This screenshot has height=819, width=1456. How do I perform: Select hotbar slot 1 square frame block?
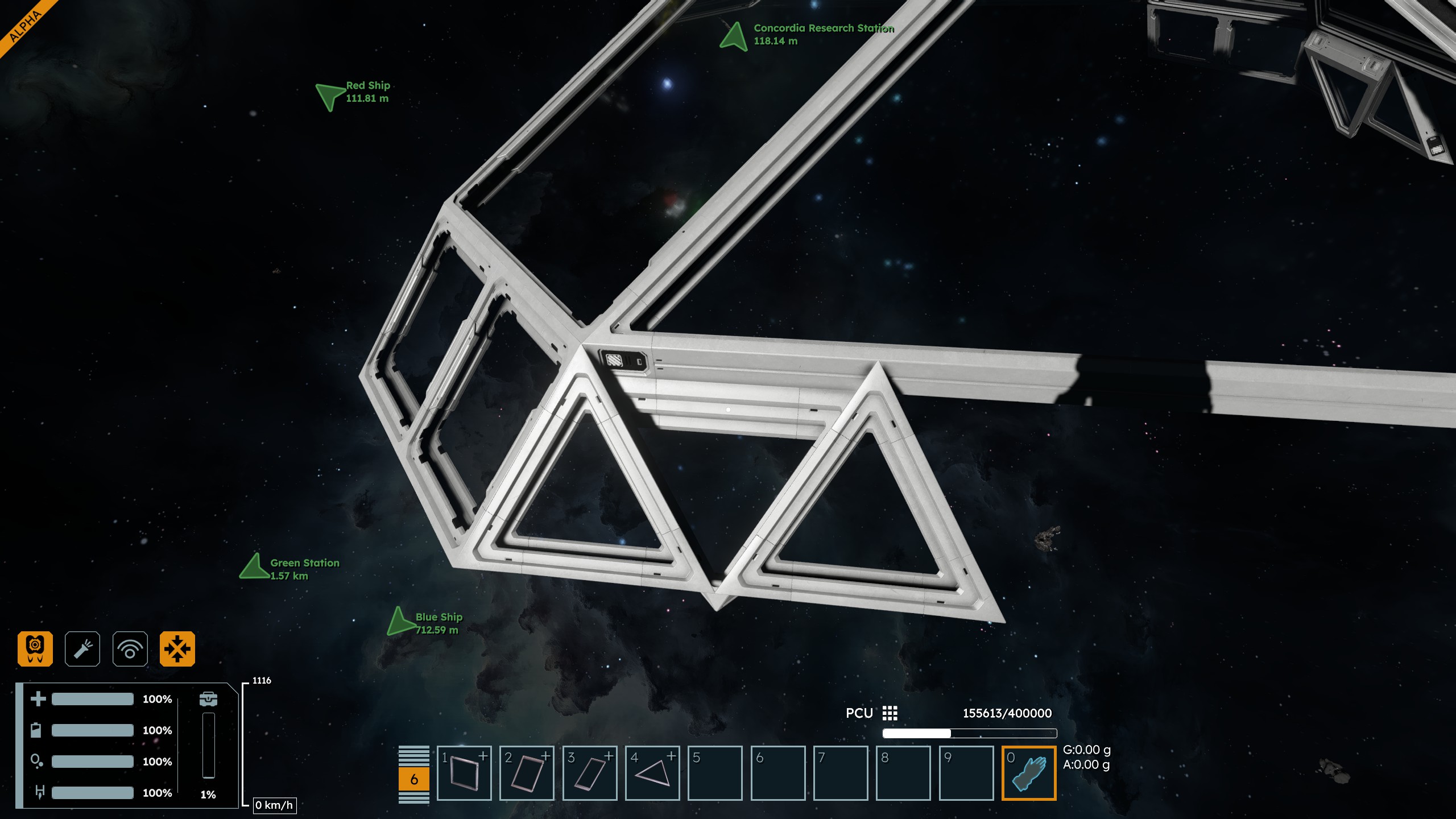point(464,773)
